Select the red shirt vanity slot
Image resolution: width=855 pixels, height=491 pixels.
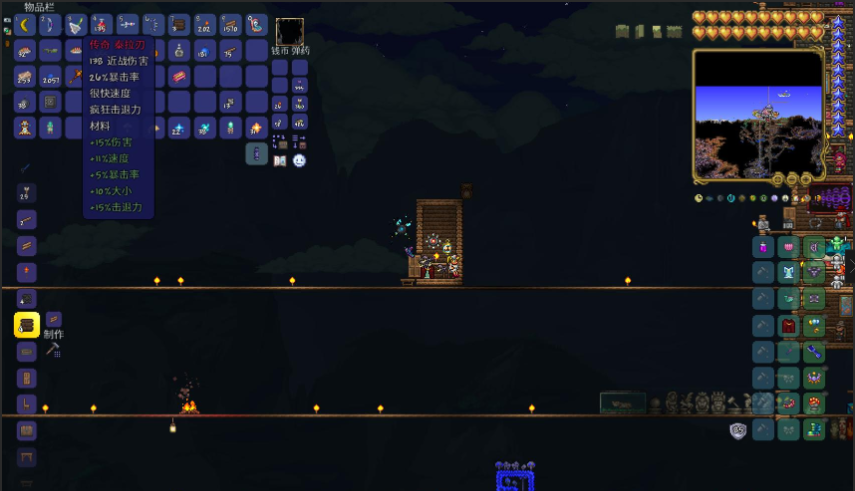click(x=789, y=325)
